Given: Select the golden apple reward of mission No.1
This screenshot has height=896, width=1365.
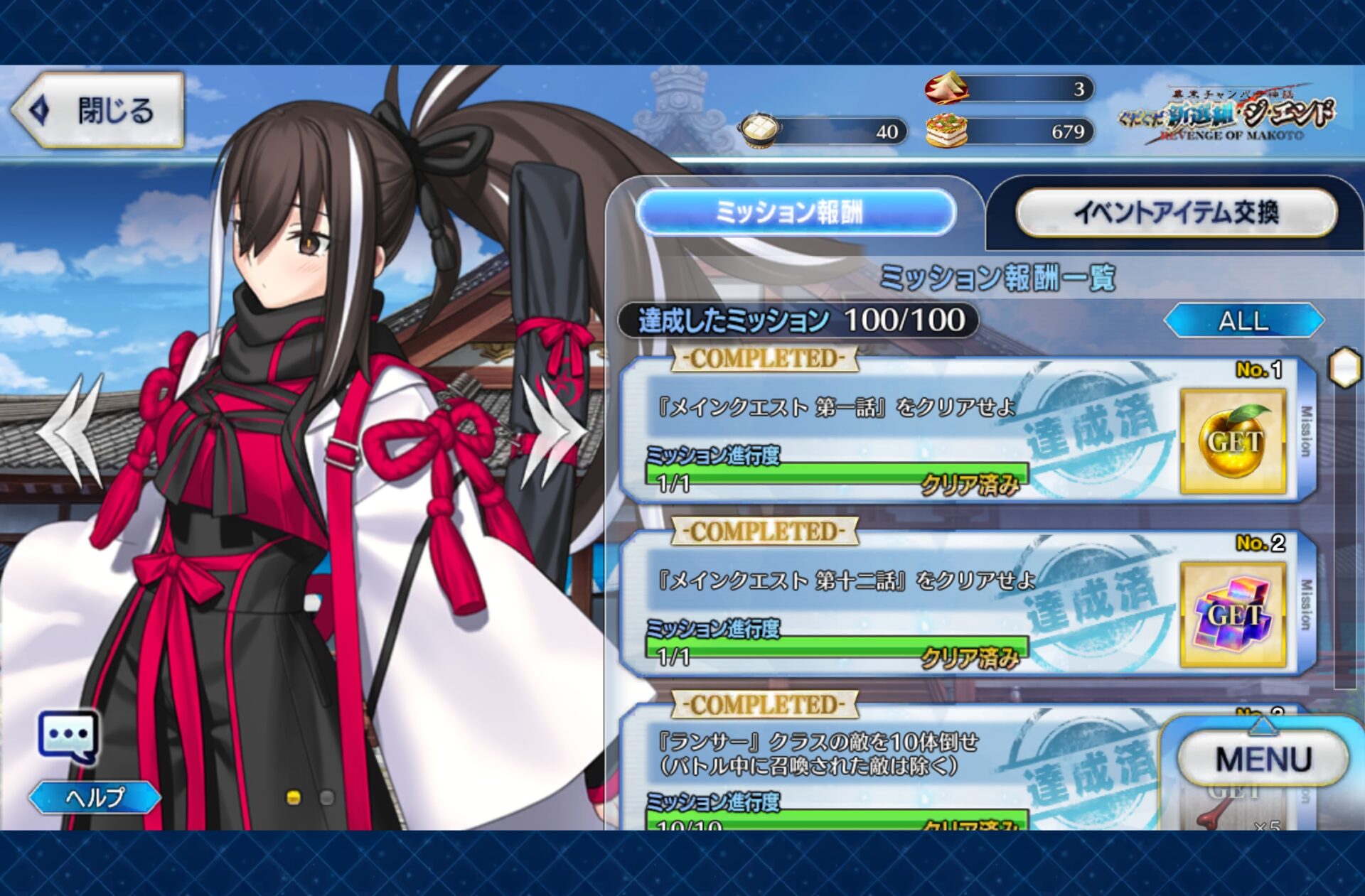Looking at the screenshot, I should click(x=1233, y=441).
